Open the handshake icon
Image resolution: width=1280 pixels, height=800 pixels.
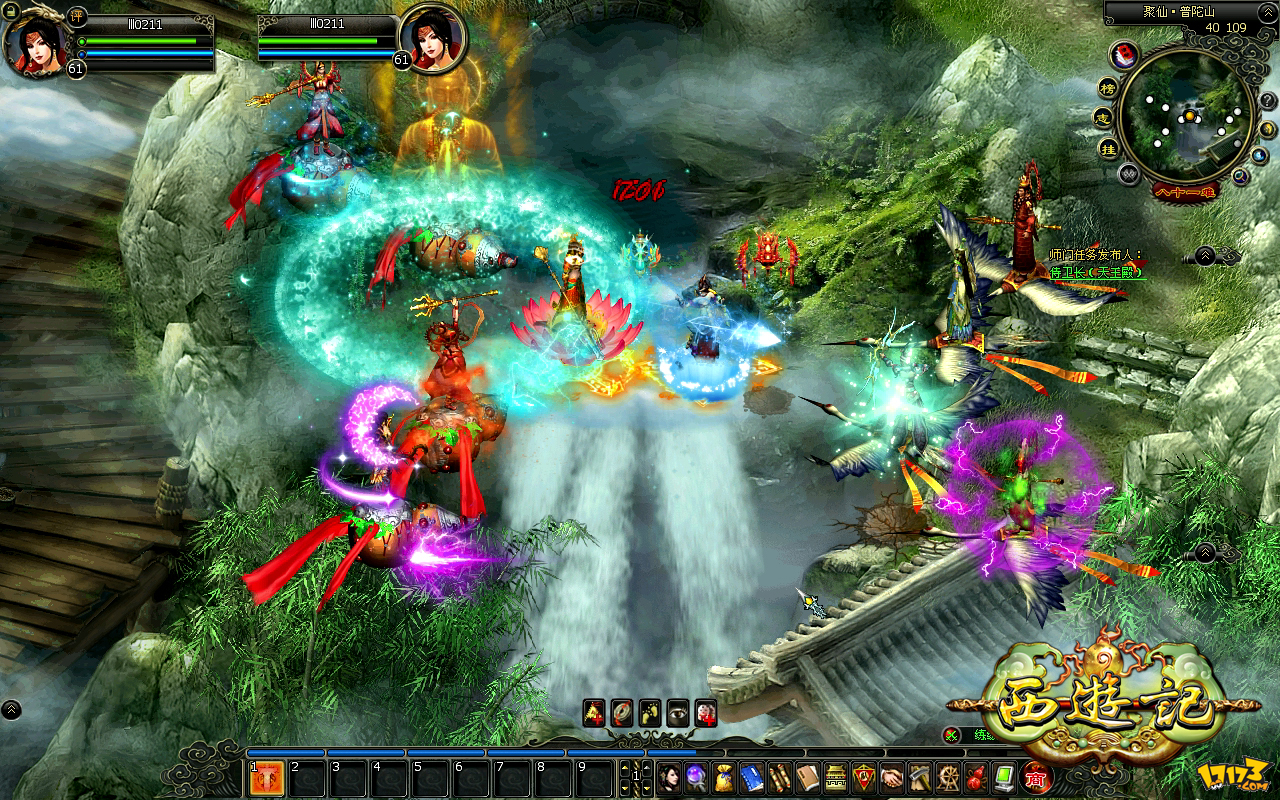coord(892,778)
